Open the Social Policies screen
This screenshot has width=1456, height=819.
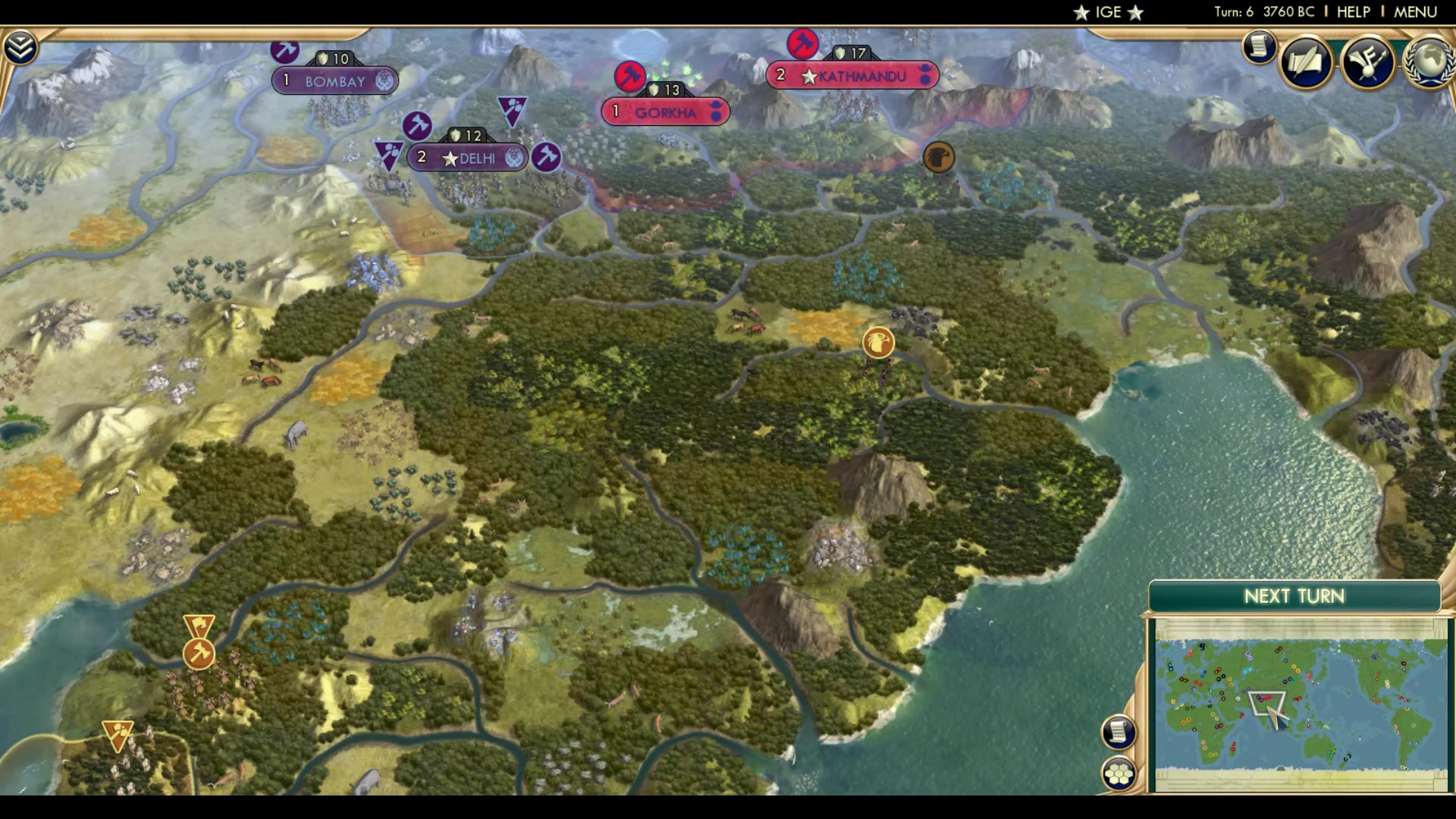click(1306, 61)
